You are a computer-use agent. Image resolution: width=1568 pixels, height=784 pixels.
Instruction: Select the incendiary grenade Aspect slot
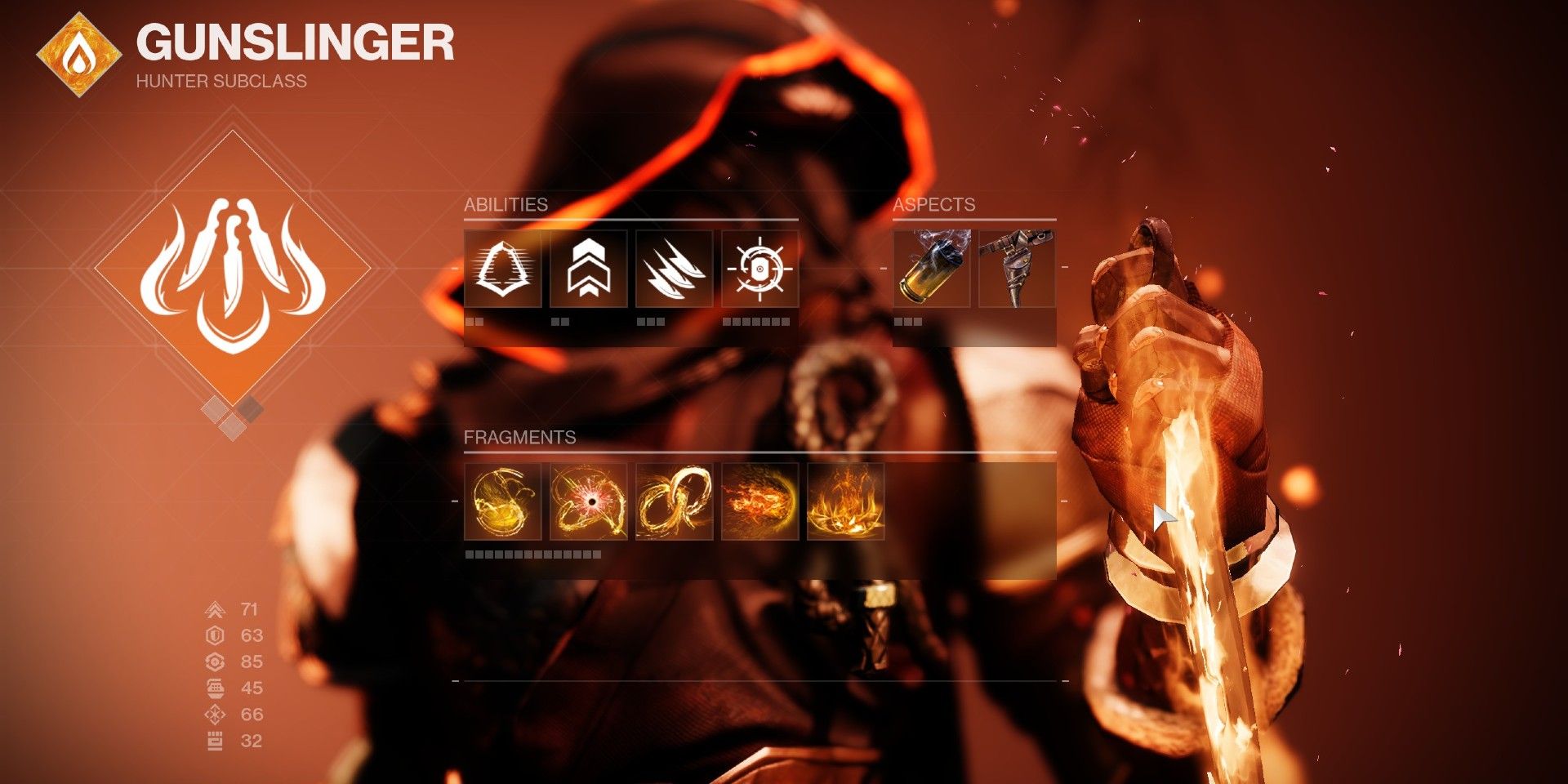click(x=931, y=269)
